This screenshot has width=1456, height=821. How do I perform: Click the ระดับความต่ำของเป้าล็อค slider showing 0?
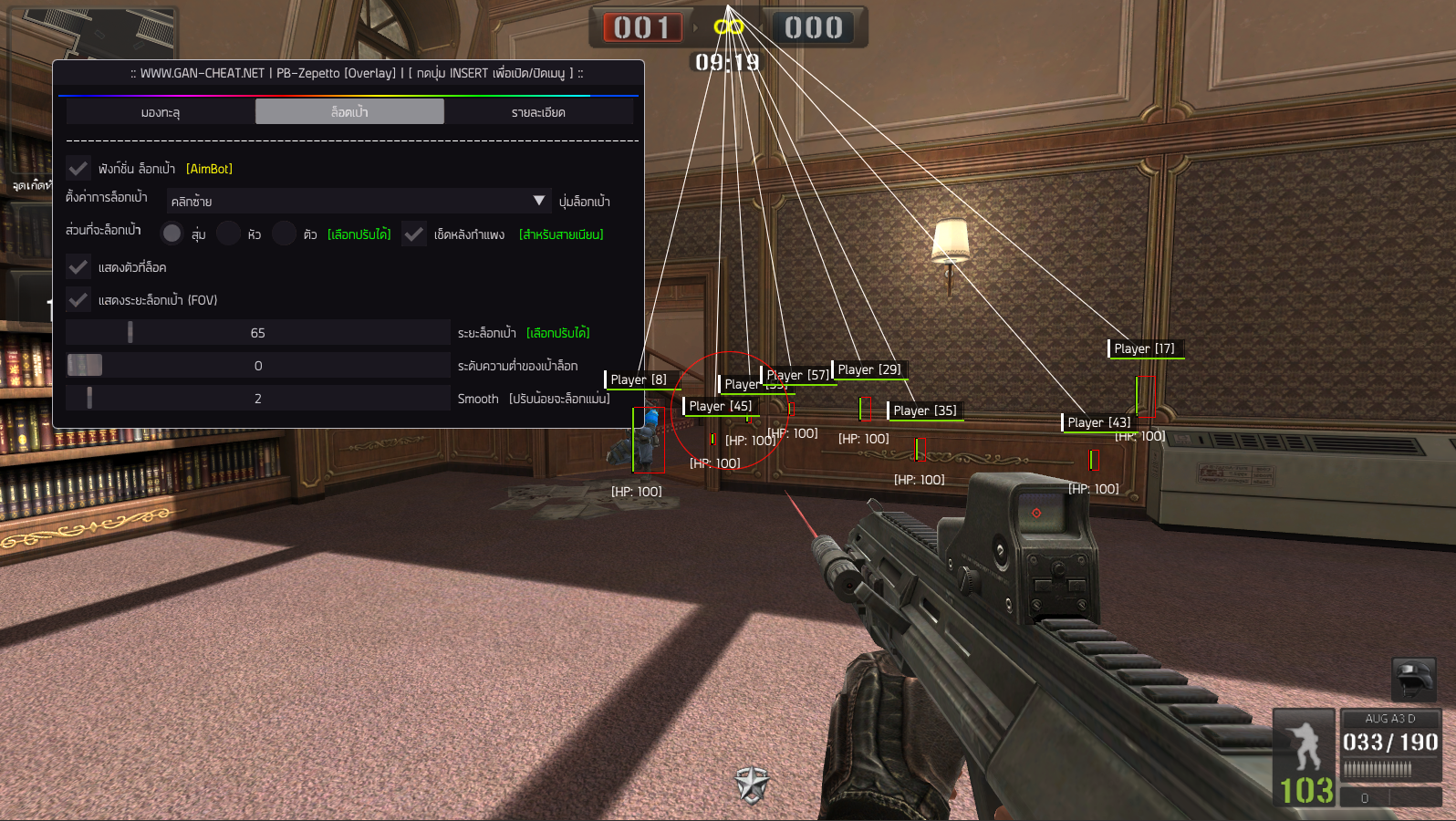pos(258,366)
